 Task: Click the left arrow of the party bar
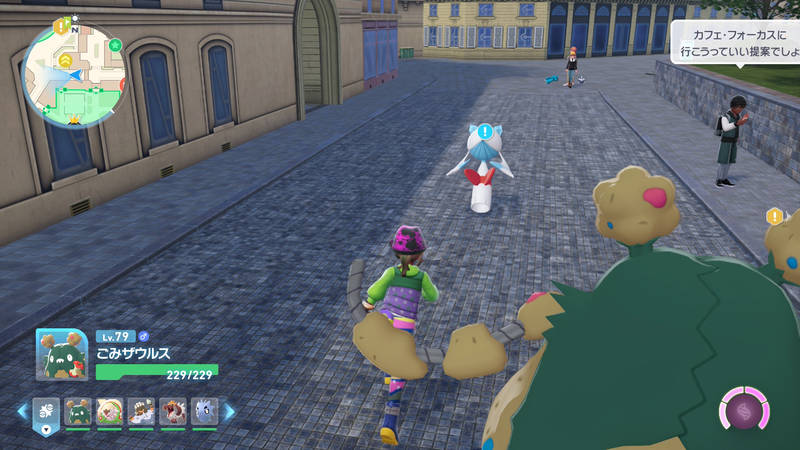[21, 411]
